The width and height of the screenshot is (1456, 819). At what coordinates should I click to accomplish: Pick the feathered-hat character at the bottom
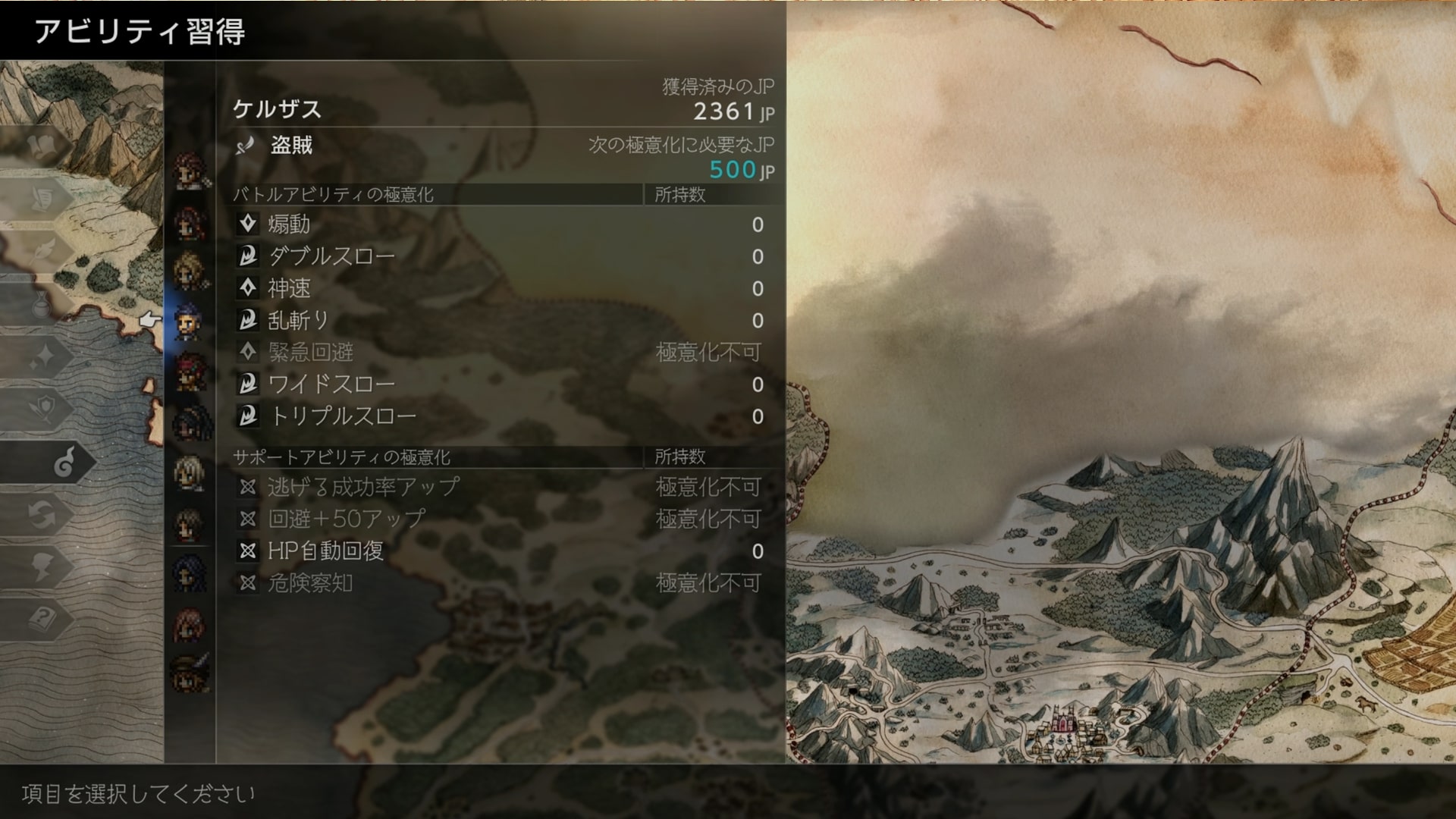[189, 672]
